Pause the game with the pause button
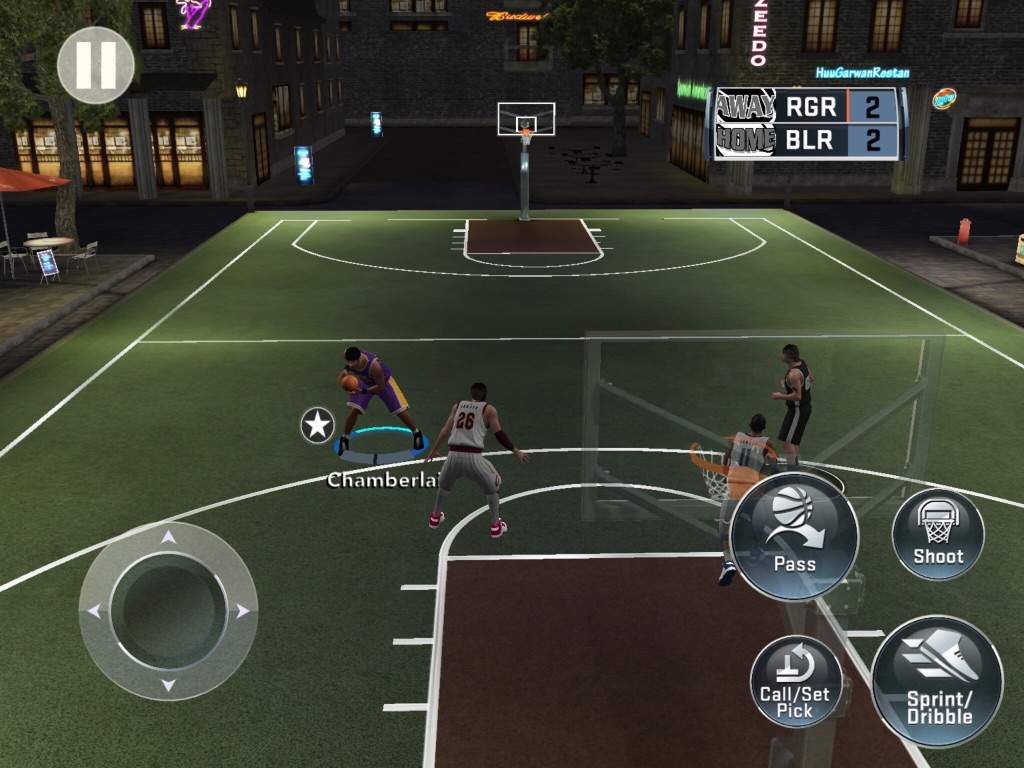 (96, 65)
